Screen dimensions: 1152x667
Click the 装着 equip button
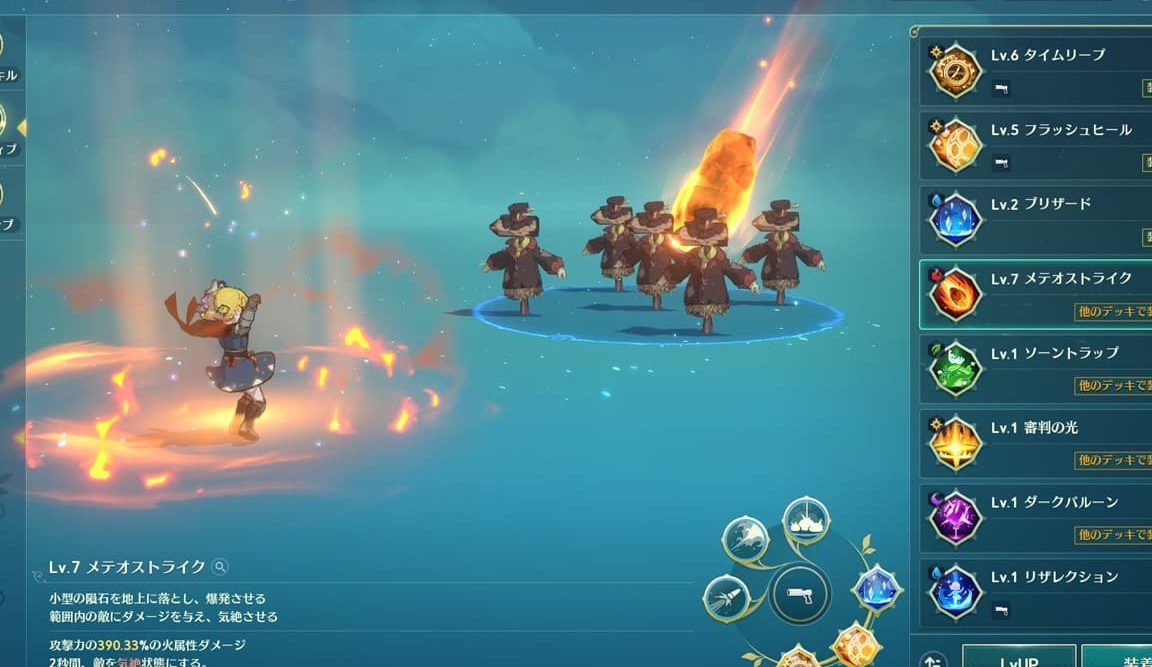click(x=1118, y=658)
